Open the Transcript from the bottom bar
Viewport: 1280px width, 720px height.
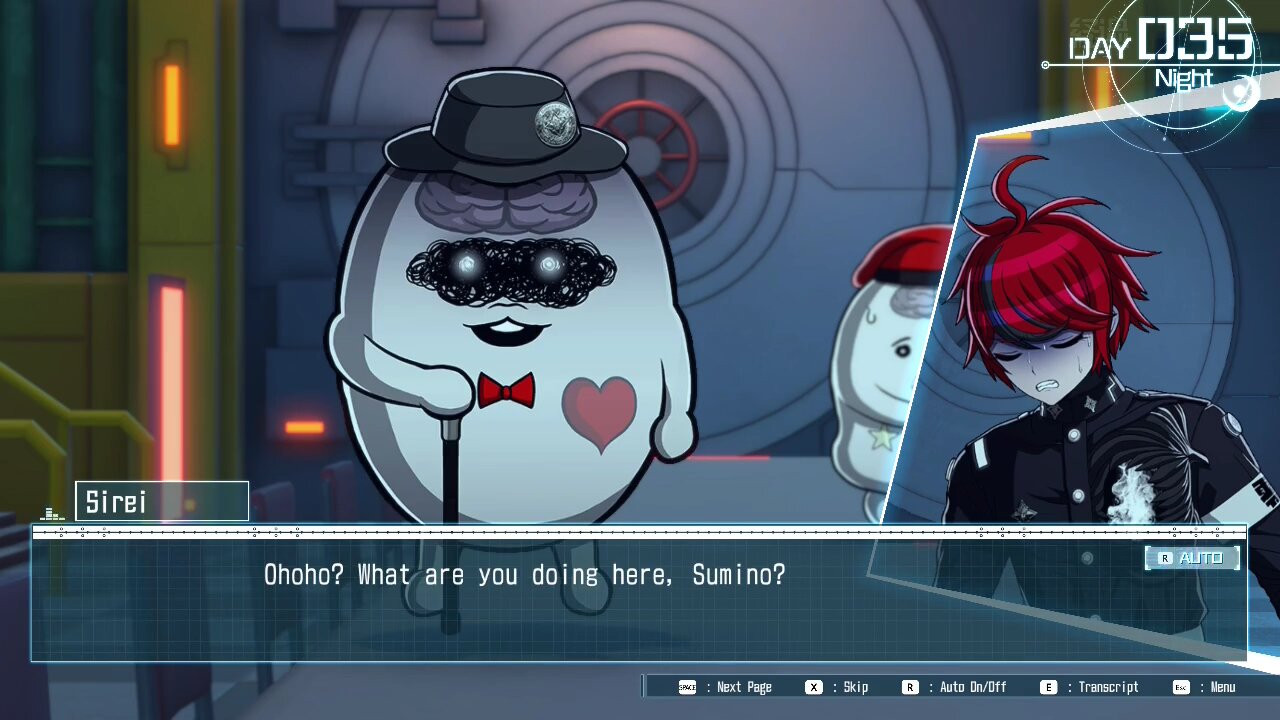point(1090,687)
